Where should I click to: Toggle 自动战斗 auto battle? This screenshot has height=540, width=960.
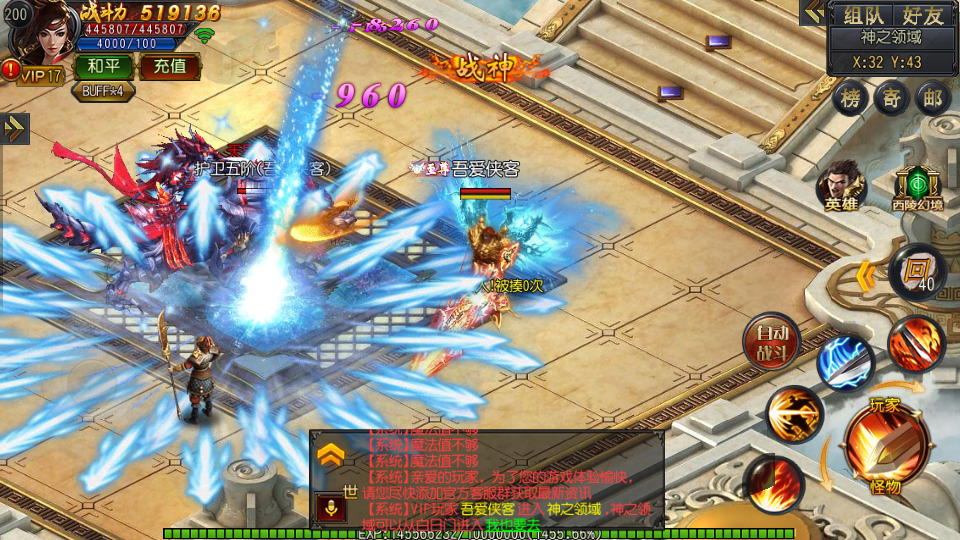click(771, 342)
